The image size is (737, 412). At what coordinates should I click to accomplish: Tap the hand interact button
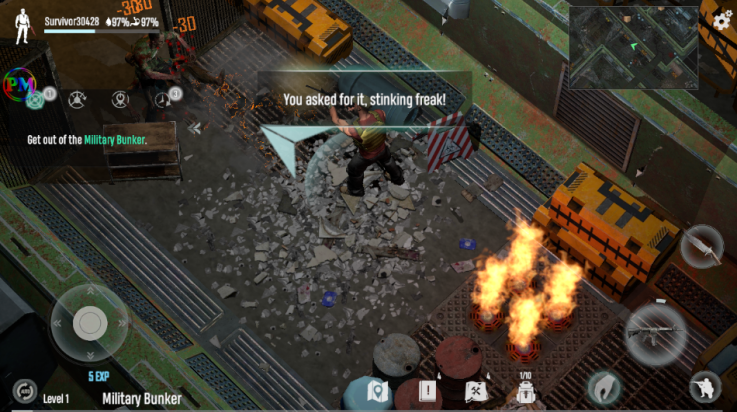[x=603, y=386]
